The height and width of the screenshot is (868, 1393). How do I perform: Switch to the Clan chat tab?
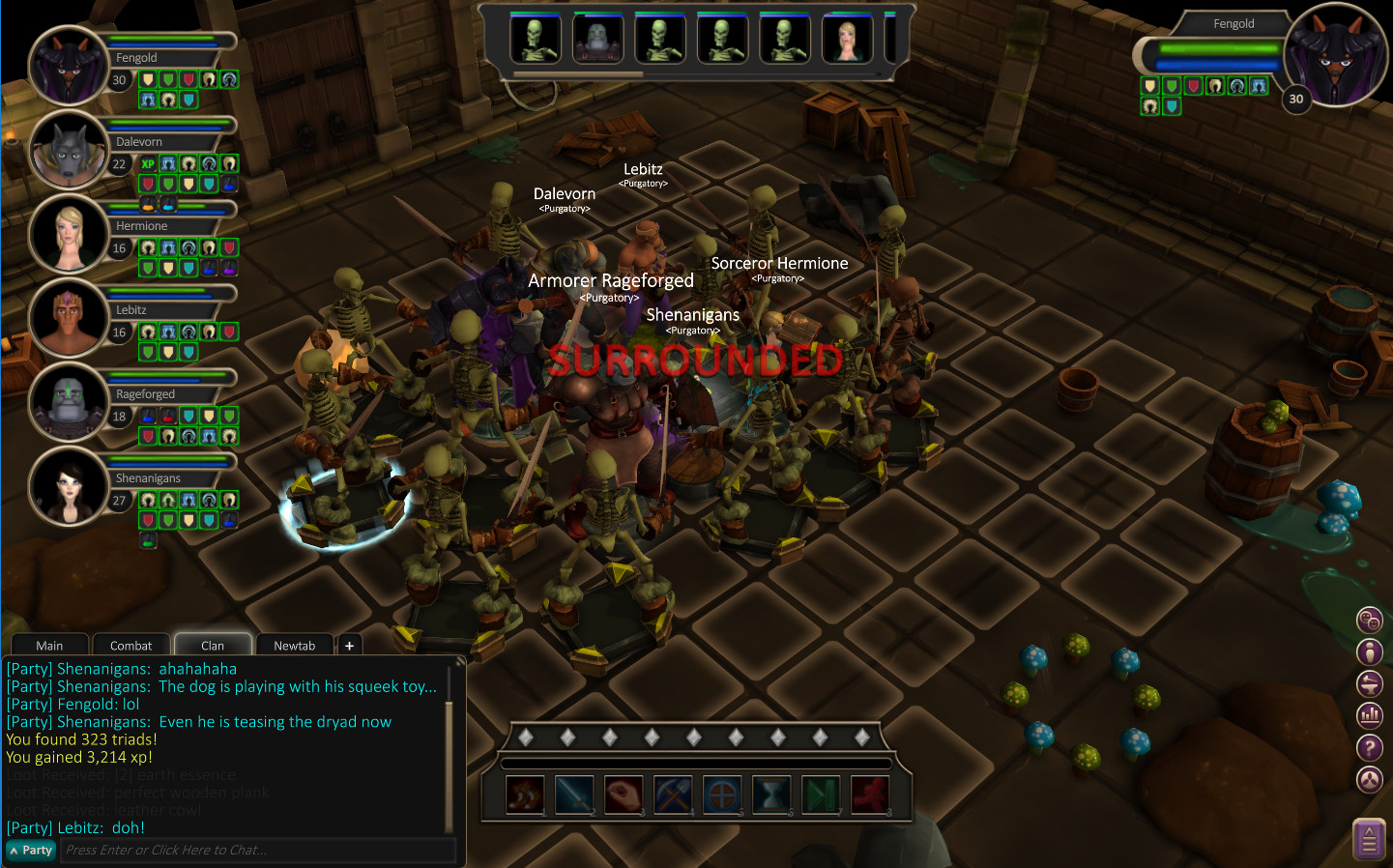coord(212,645)
